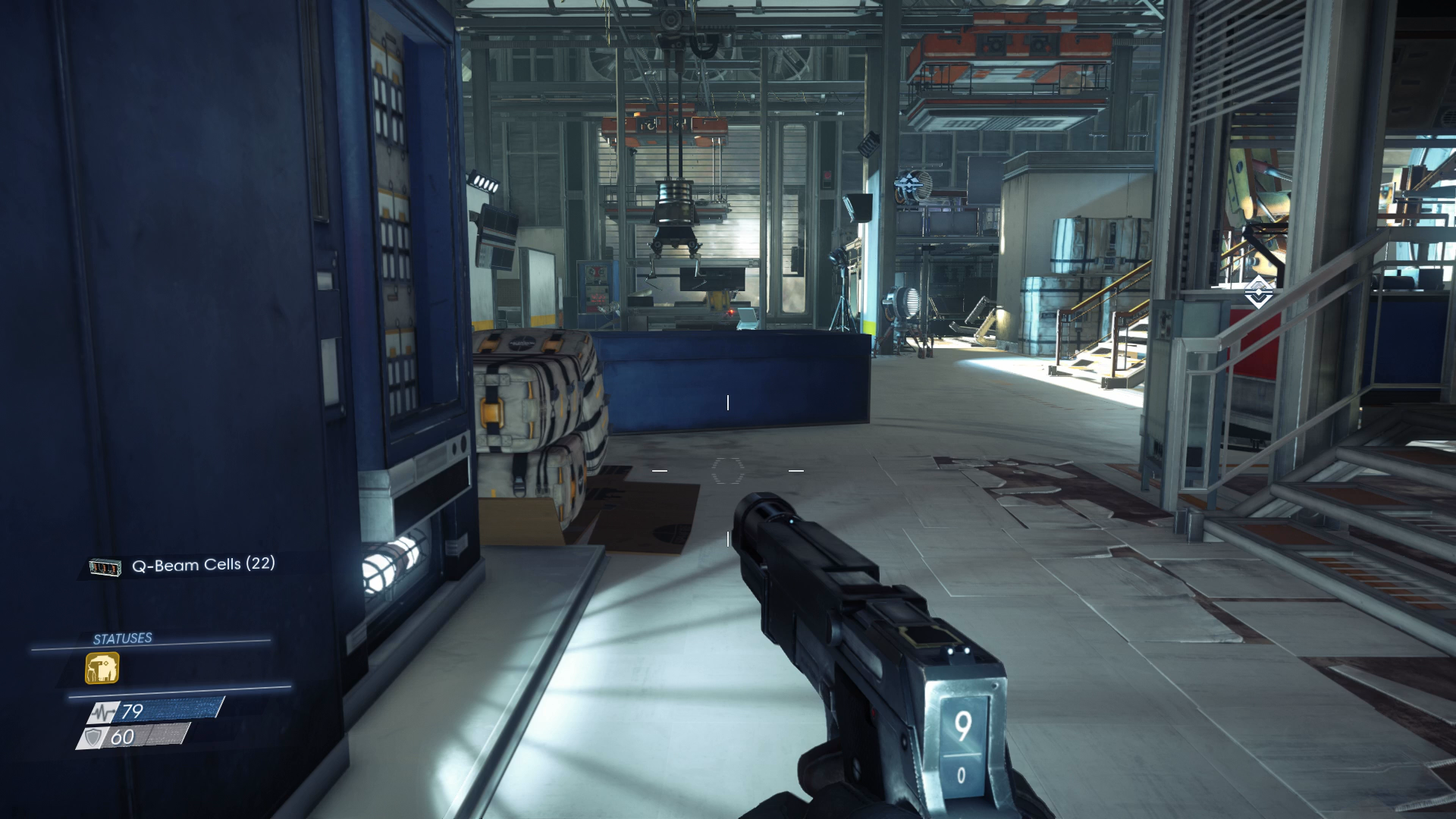
Task: Expand the STATUSES panel header
Action: [x=121, y=638]
